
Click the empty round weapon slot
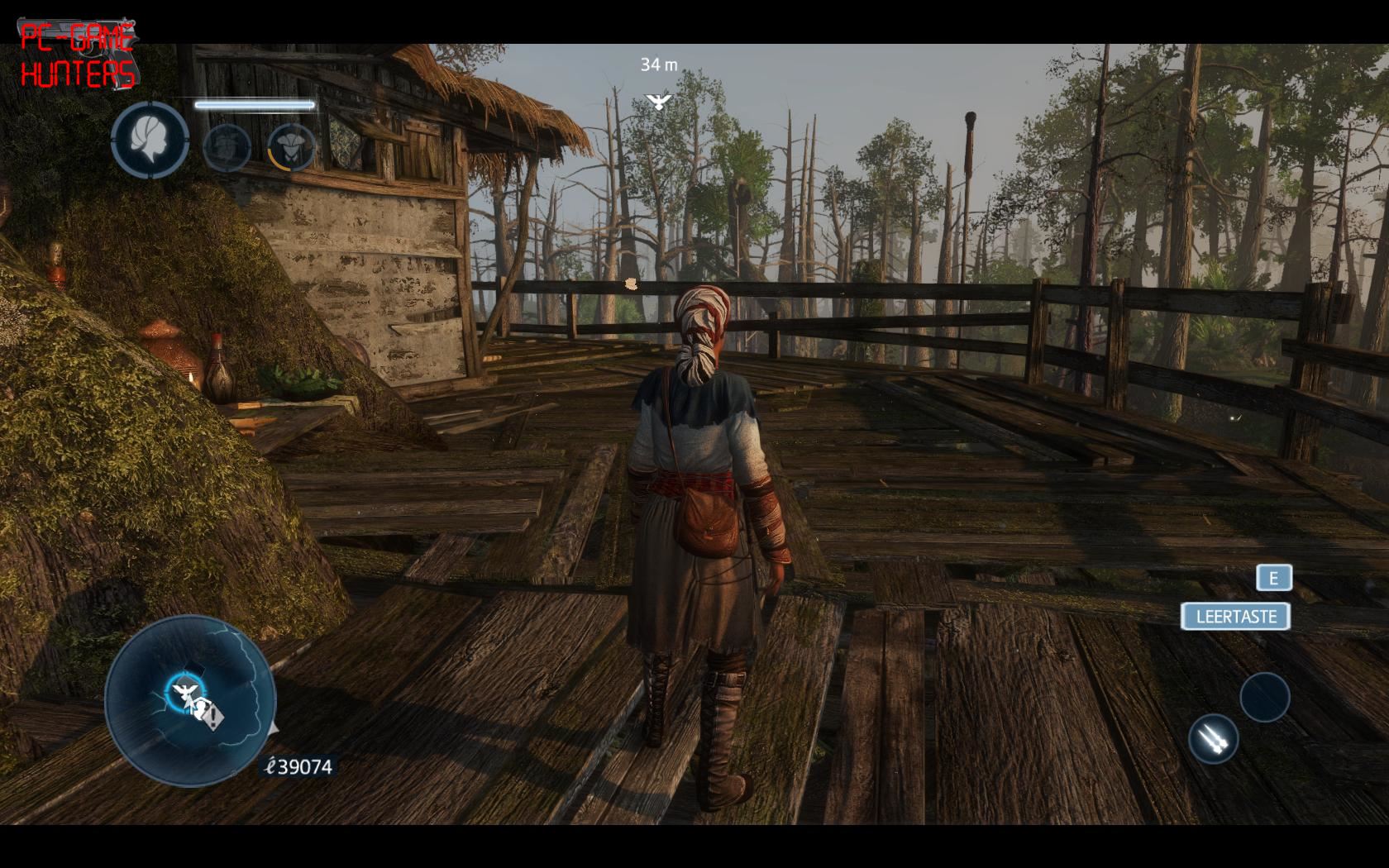tap(1264, 697)
